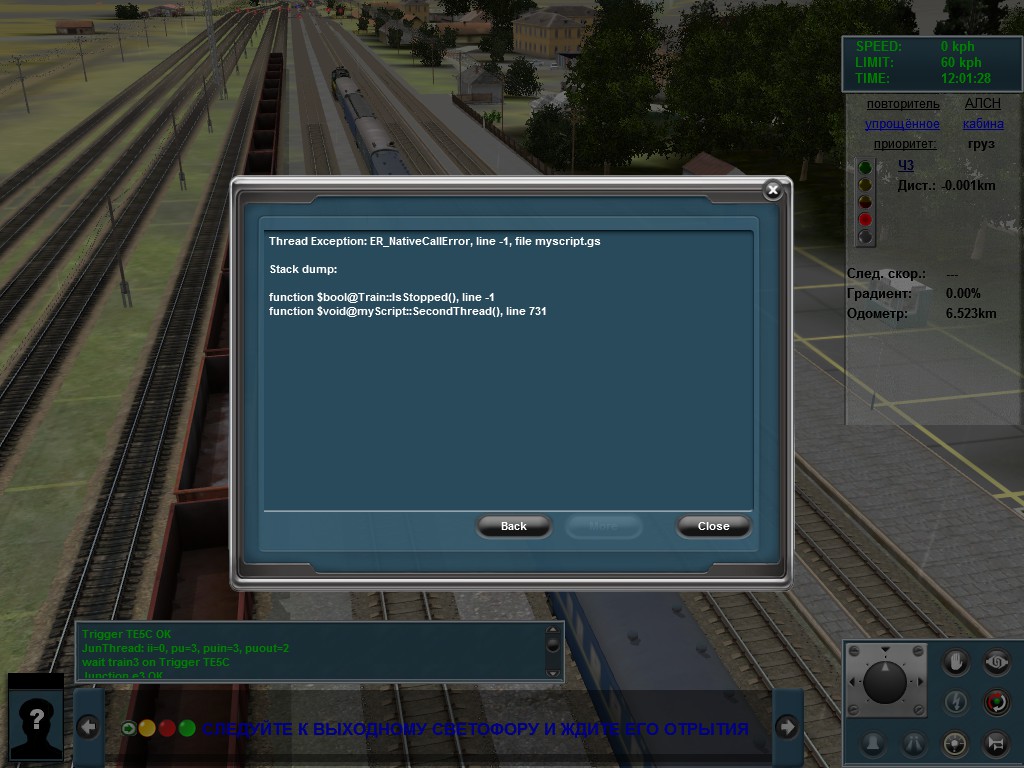Select the упрощённое link
Image resolution: width=1024 pixels, height=768 pixels.
point(902,124)
